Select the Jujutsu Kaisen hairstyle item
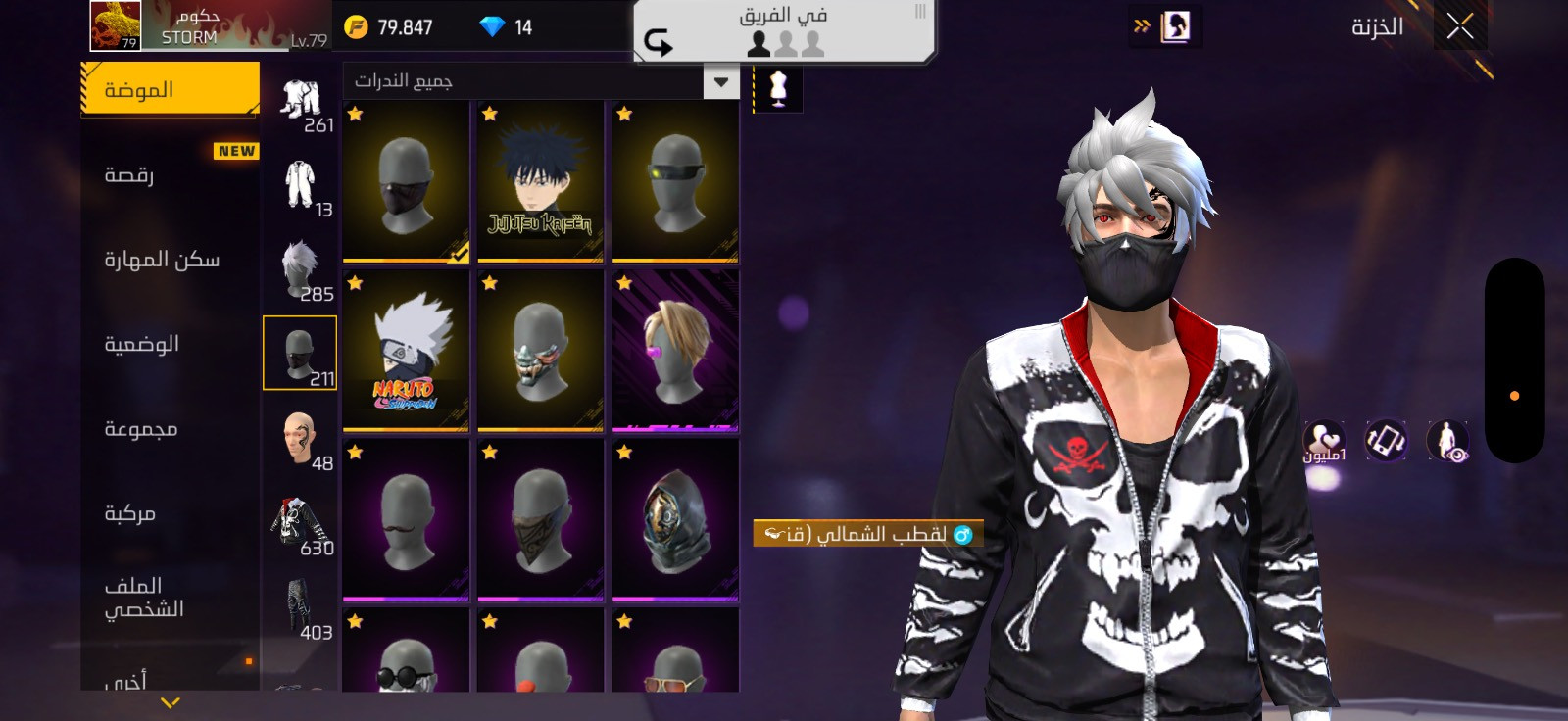This screenshot has width=1568, height=721. tap(540, 182)
